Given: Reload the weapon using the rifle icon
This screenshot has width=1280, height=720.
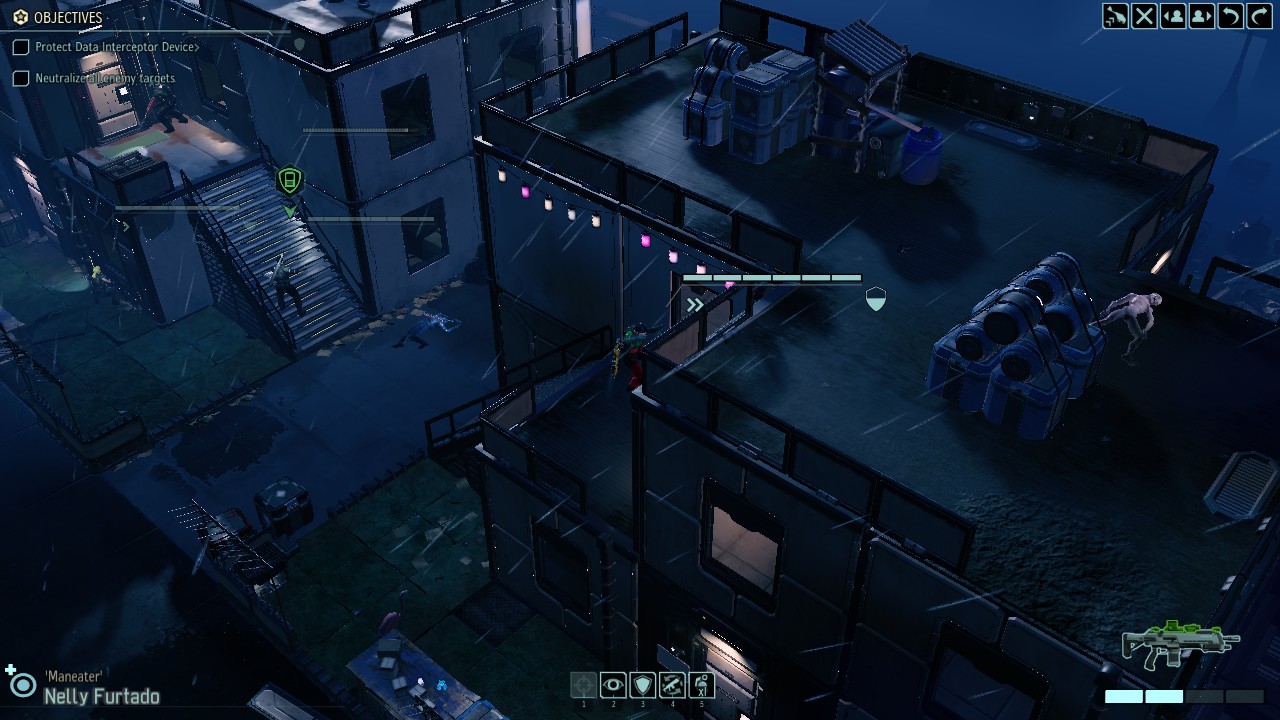Looking at the screenshot, I should click(672, 685).
